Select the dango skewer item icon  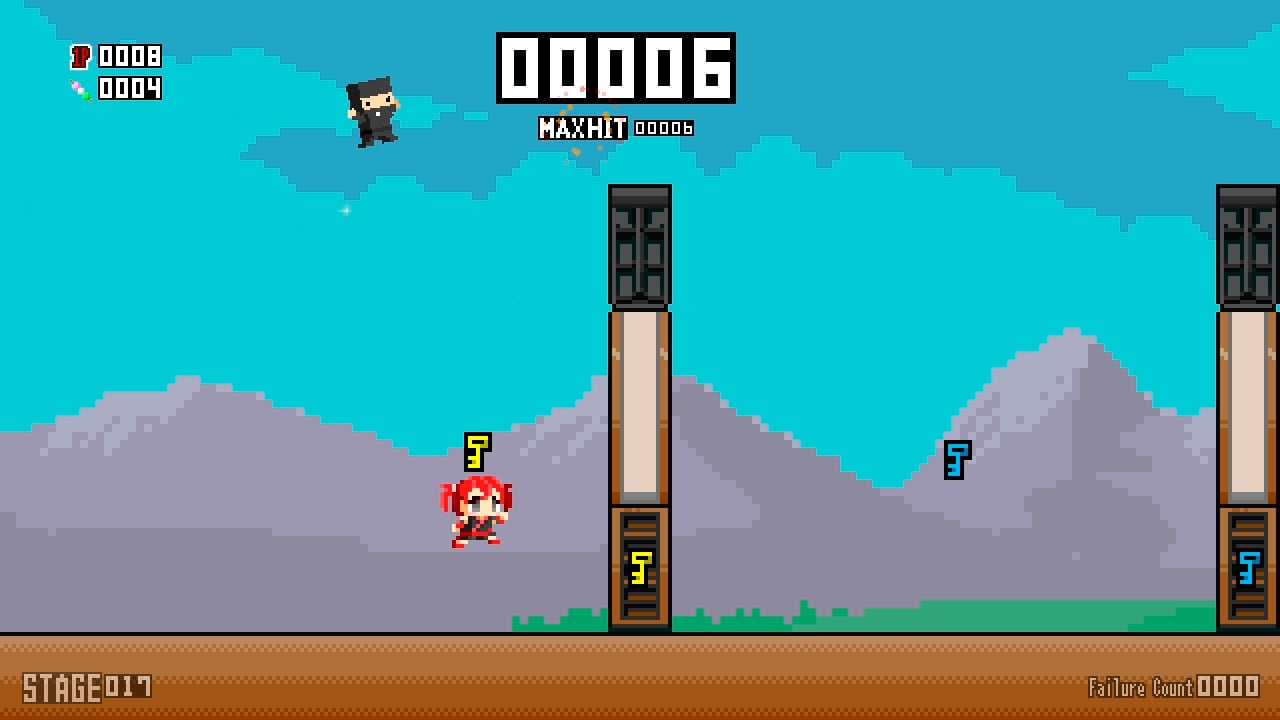tap(80, 89)
